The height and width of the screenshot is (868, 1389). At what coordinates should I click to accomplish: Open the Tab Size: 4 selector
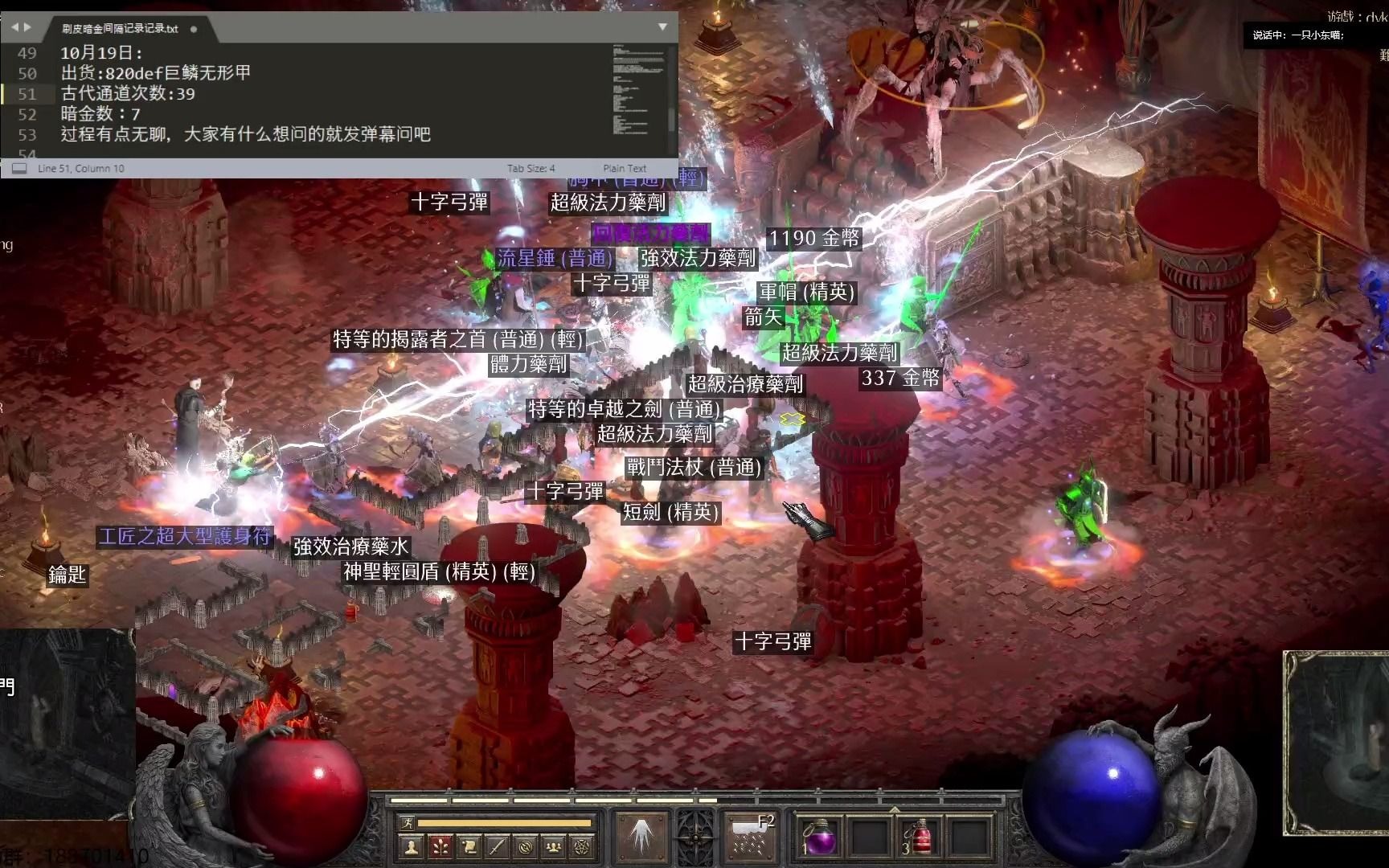[x=531, y=168]
